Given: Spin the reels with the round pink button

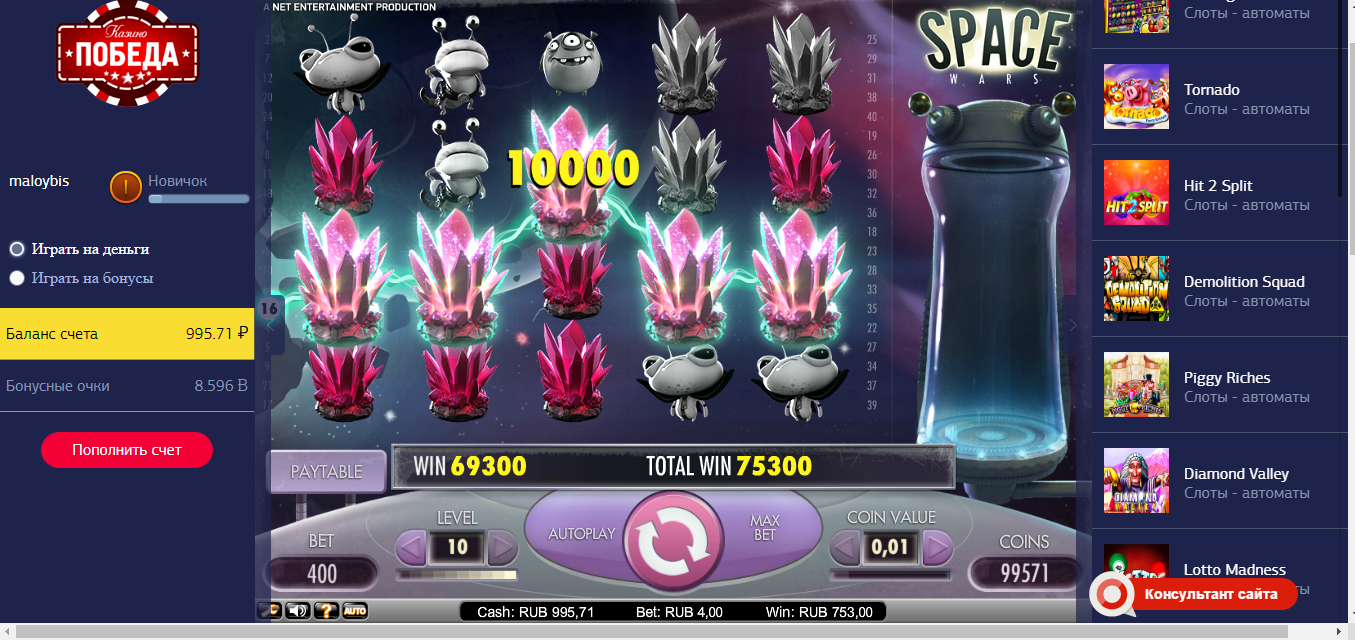Looking at the screenshot, I should click(674, 543).
